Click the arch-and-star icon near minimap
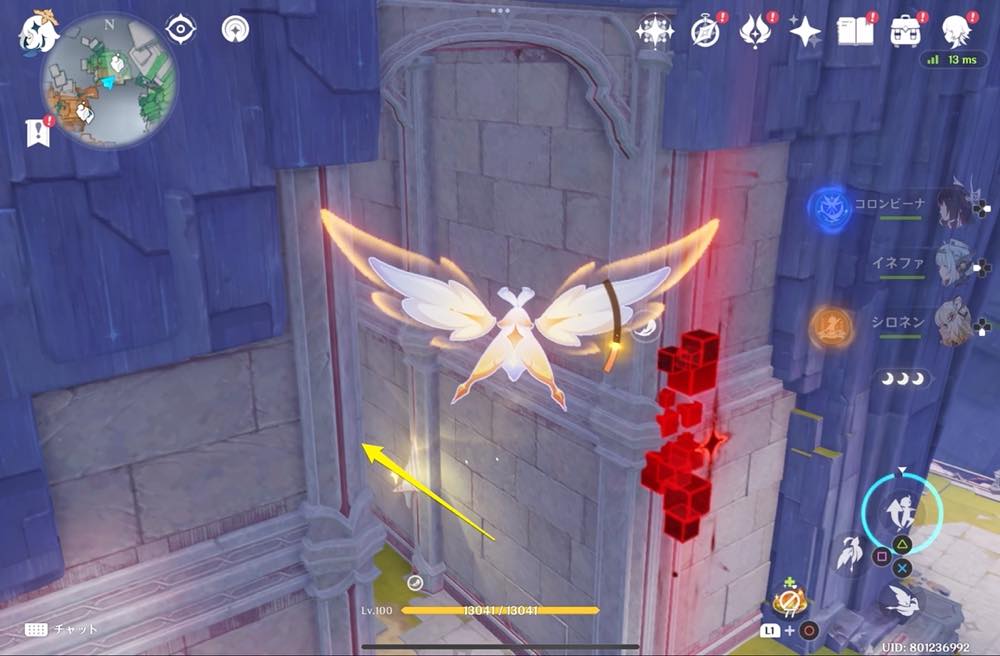1000x656 pixels. click(x=235, y=29)
